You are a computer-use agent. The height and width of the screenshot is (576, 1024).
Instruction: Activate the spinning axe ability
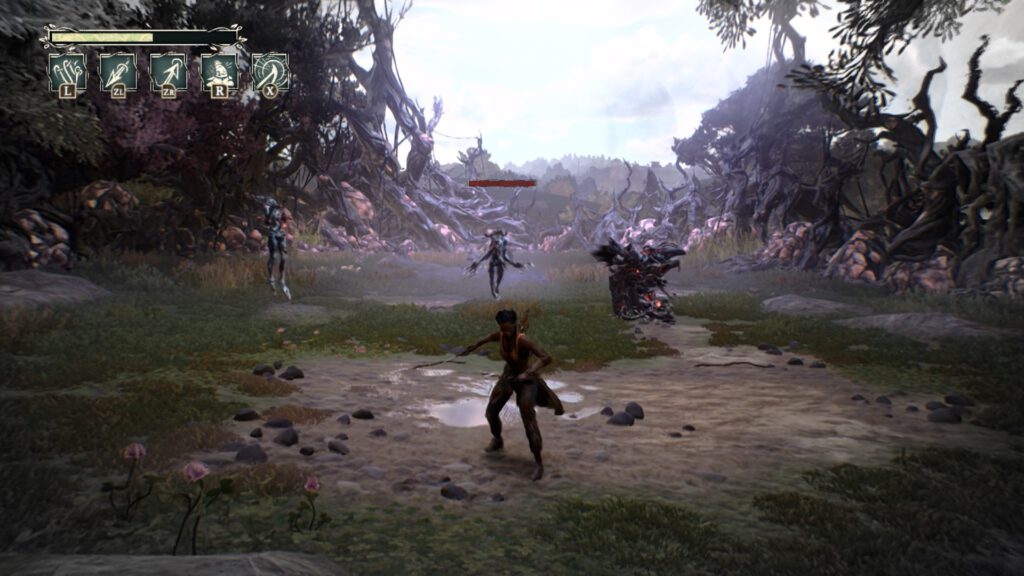[270, 72]
